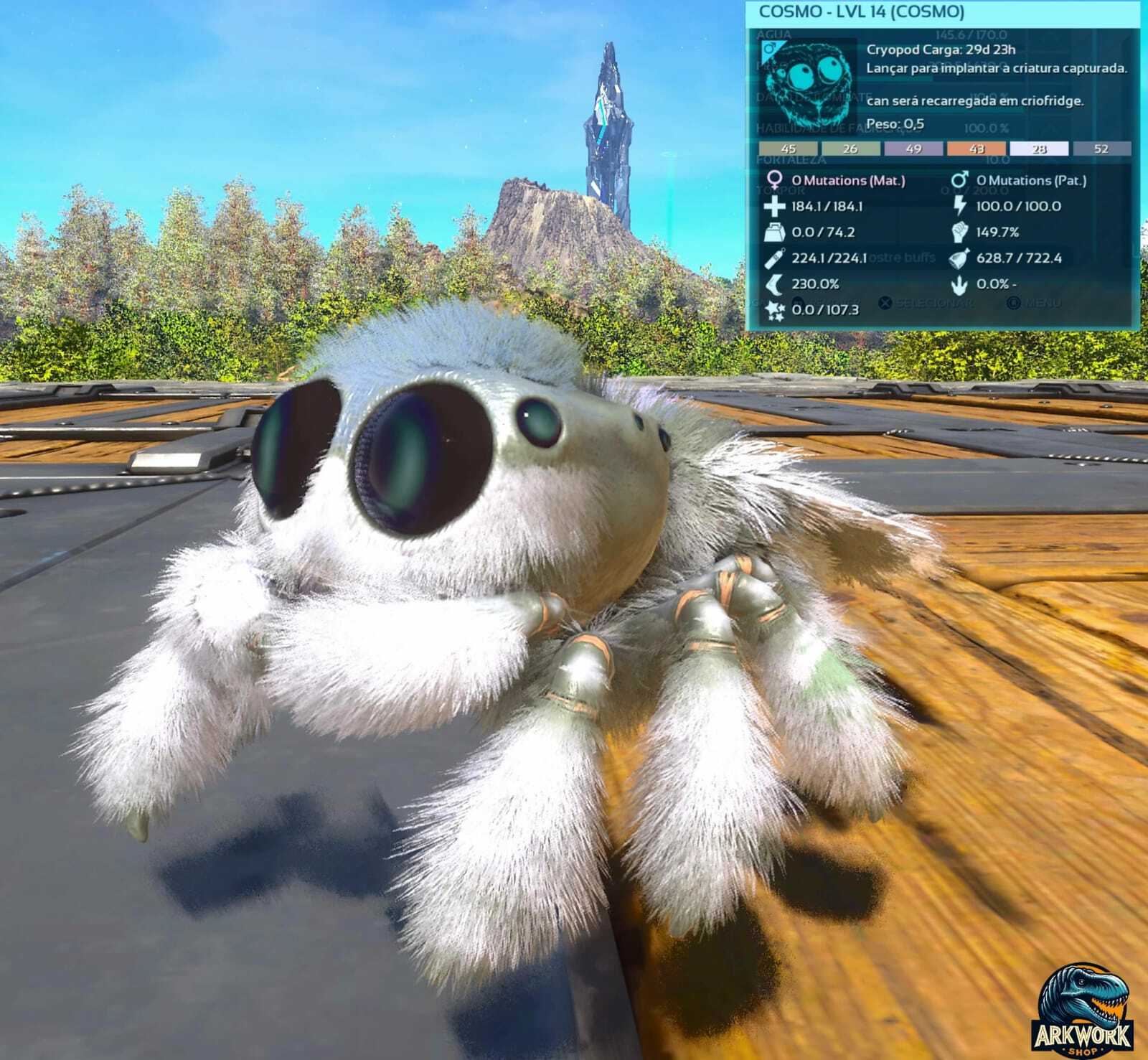
Task: Click the Arkwork Shop logo watermark
Action: [x=1083, y=1010]
